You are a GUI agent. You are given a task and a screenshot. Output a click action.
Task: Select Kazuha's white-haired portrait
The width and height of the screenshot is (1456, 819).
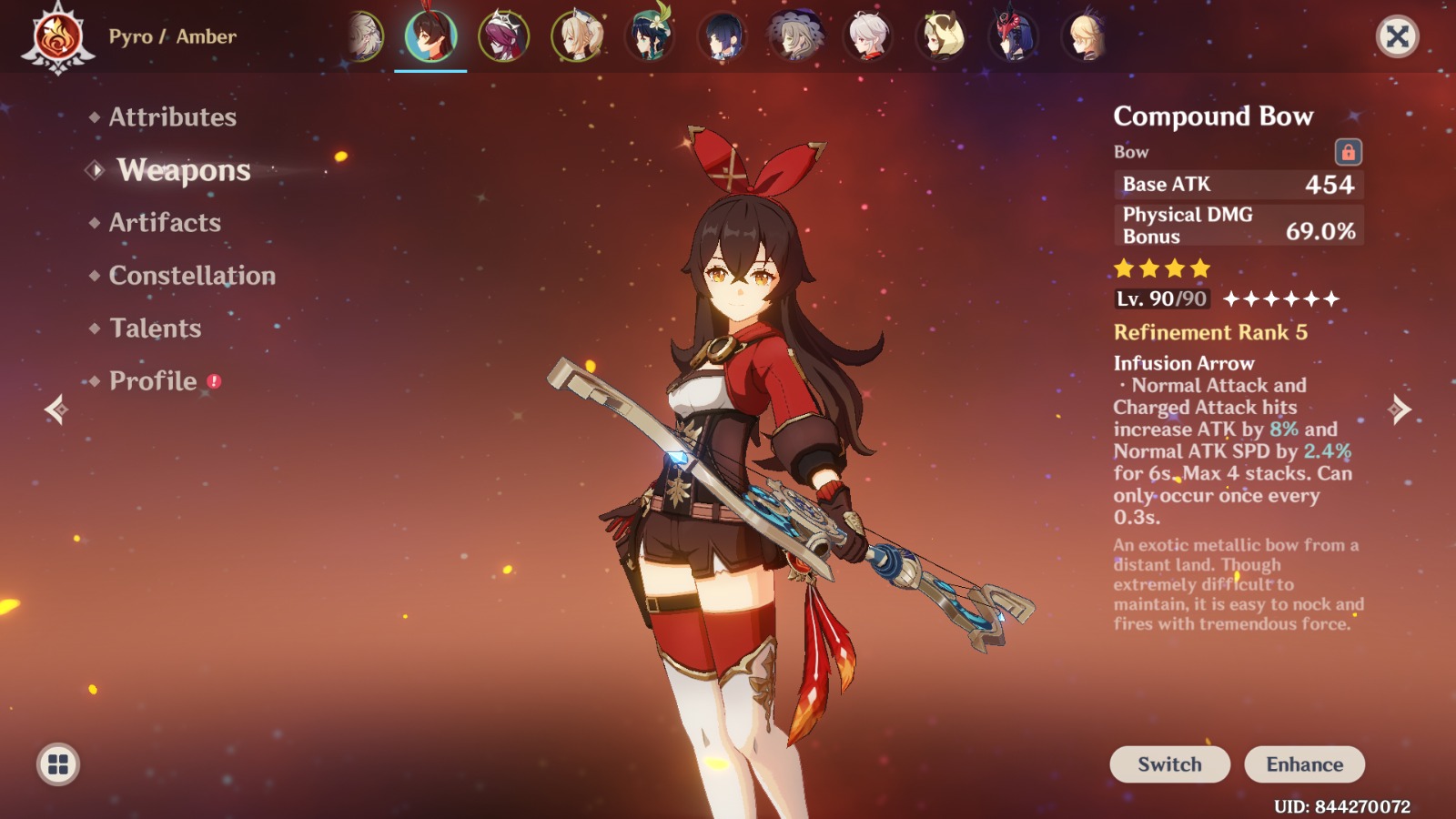click(x=867, y=36)
